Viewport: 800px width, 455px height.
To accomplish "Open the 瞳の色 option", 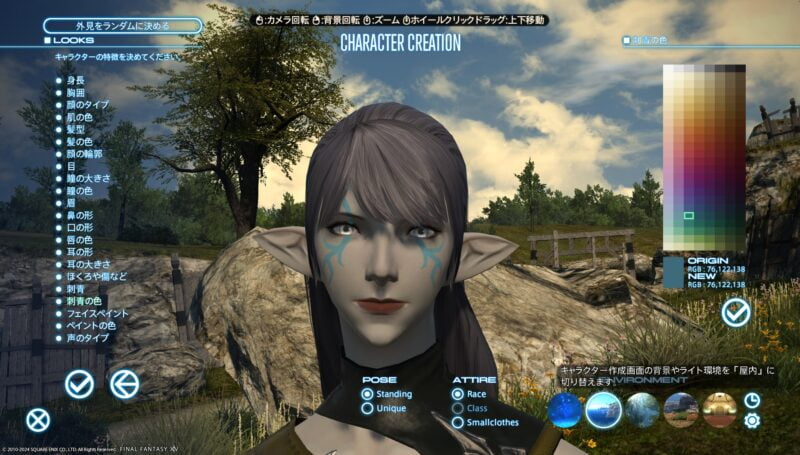I will 80,190.
